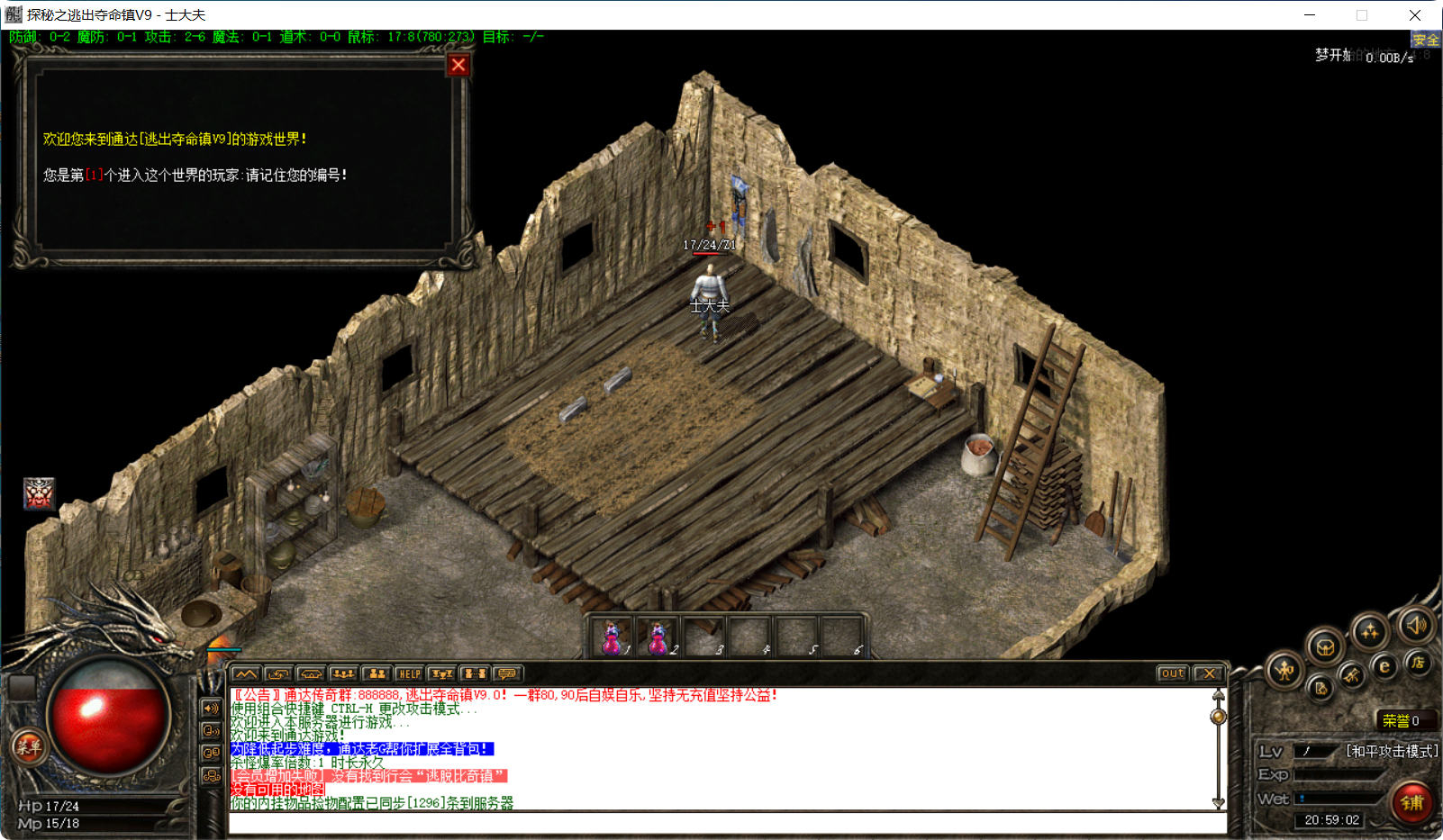Click the circular "e" icon on the right panel
This screenshot has height=840, width=1443.
click(x=1384, y=666)
